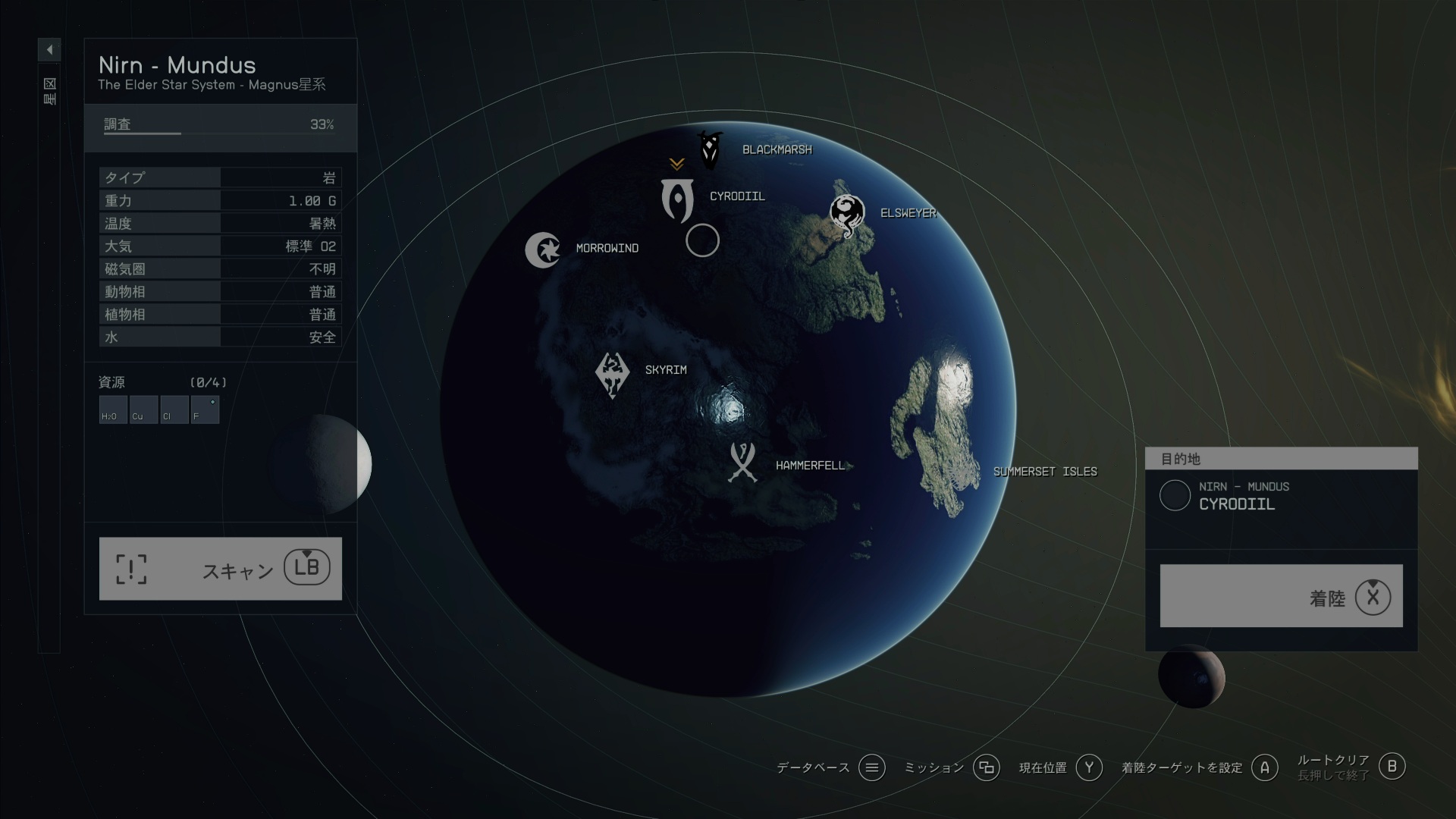Click the スキャン scan button
This screenshot has width=1456, height=819.
pyautogui.click(x=220, y=569)
